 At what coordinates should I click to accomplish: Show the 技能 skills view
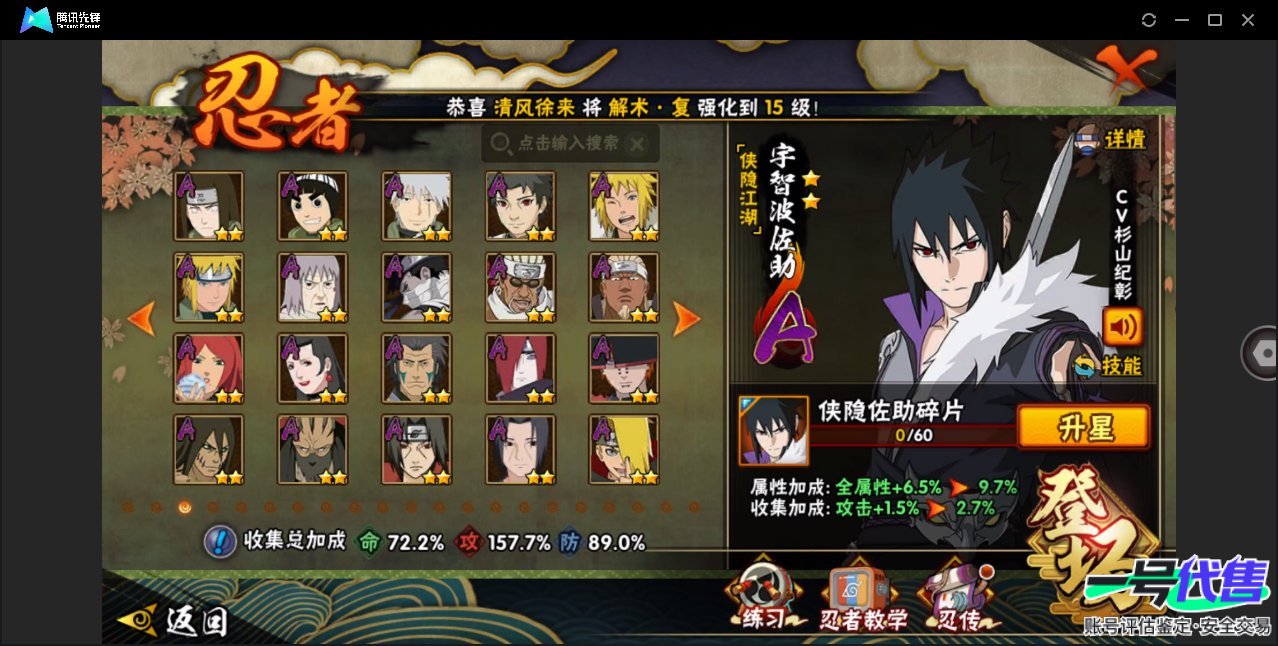click(x=1108, y=366)
